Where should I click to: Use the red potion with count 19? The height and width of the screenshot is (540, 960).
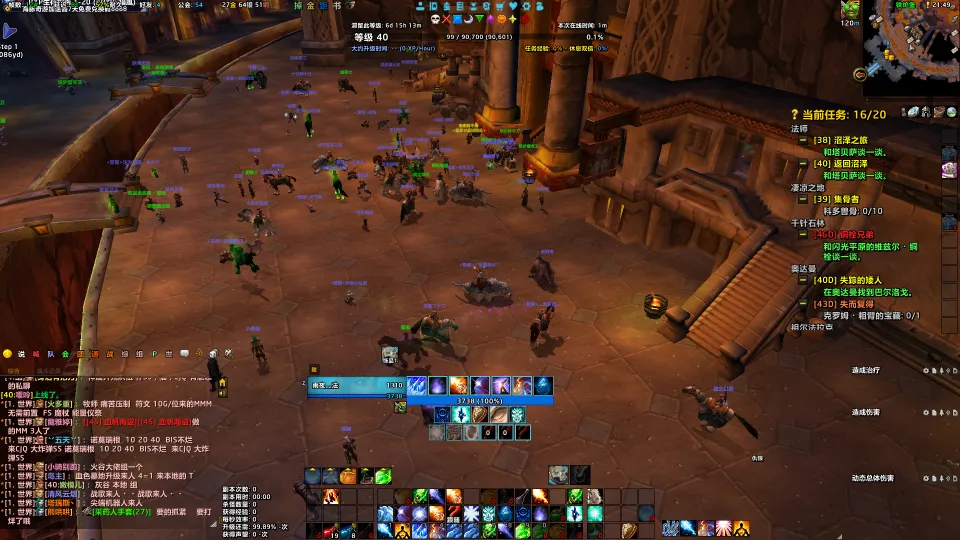pos(330,530)
